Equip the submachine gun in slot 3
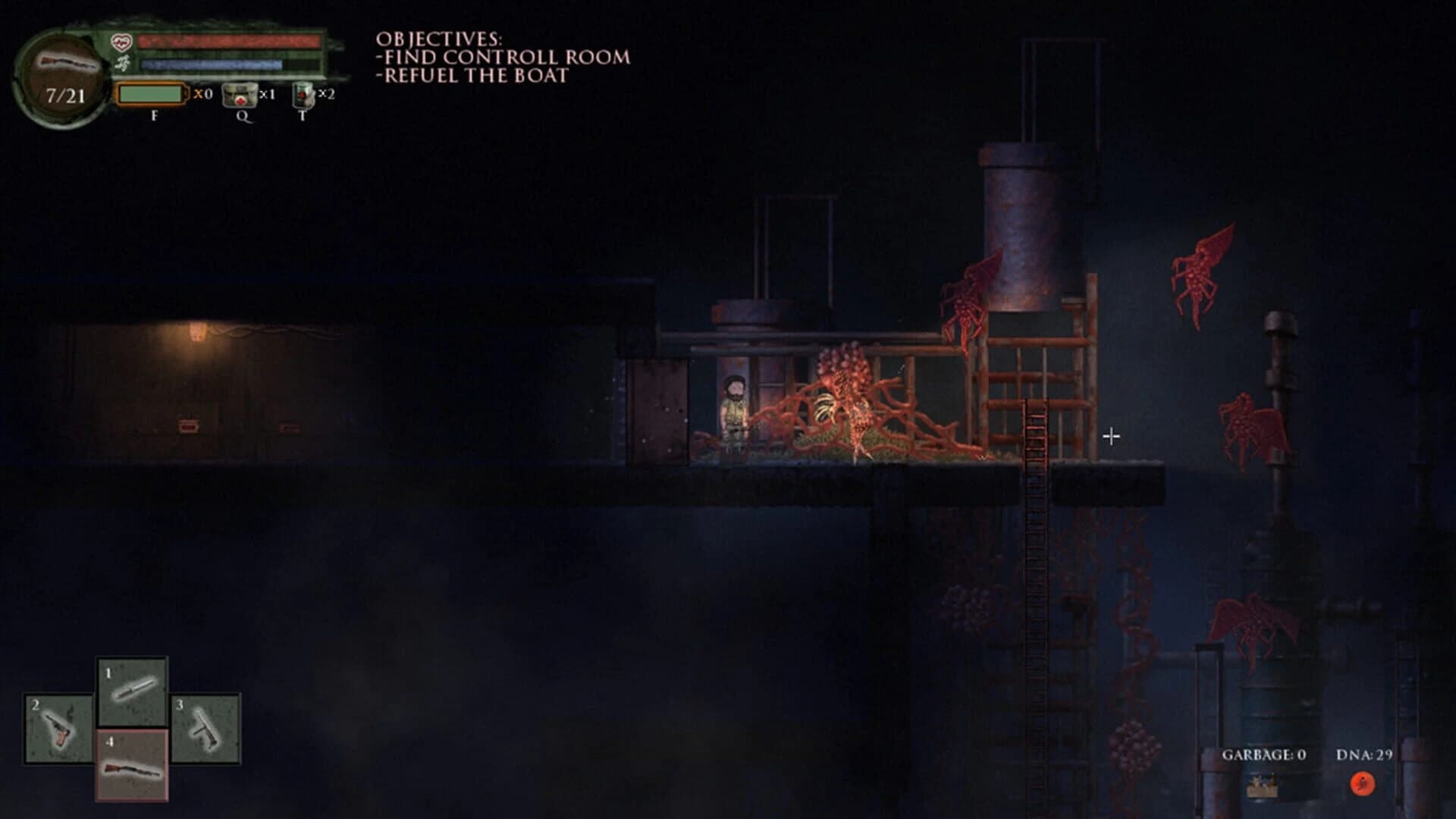 [206, 728]
